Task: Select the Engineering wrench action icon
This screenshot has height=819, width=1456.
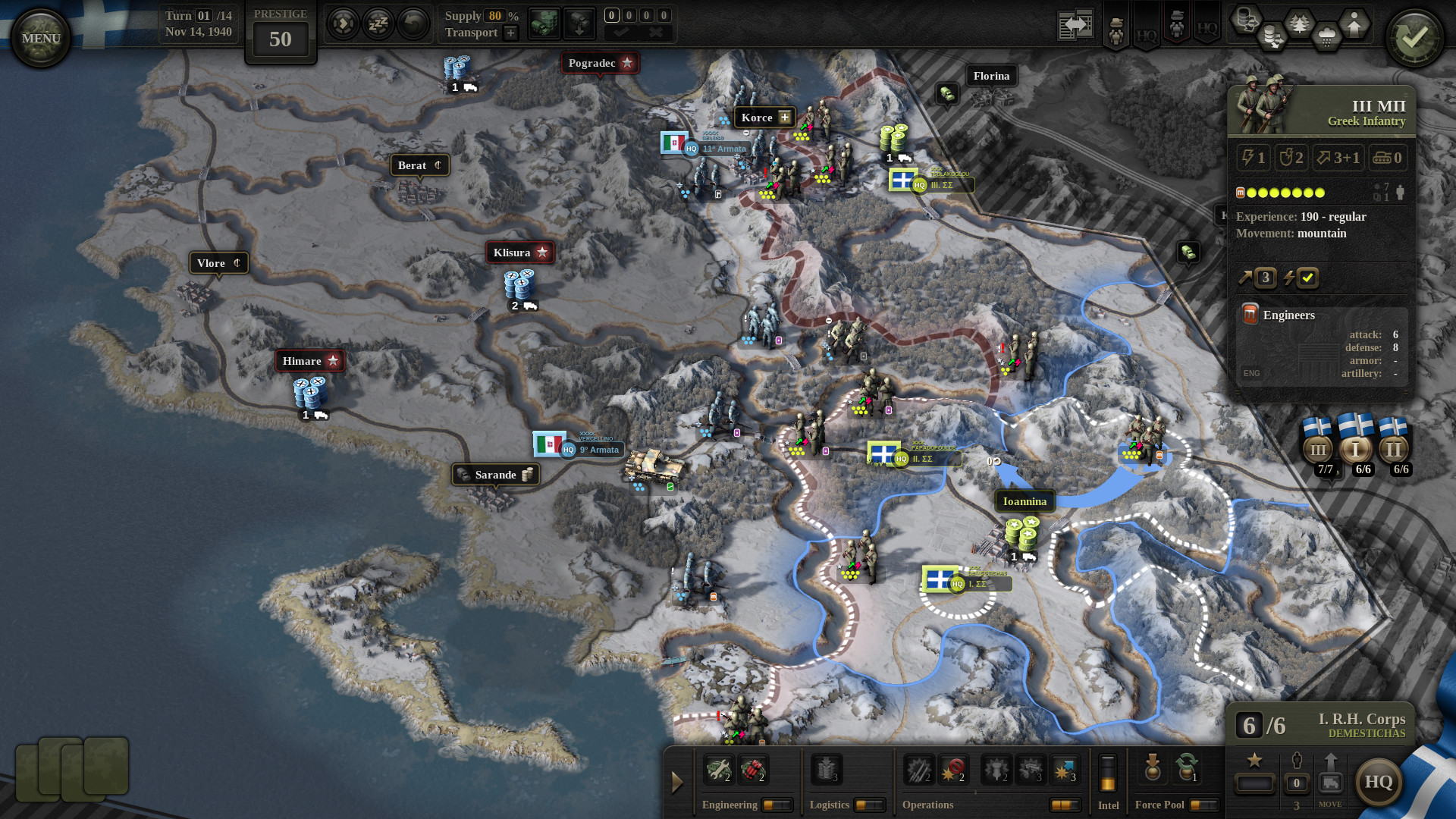Action: click(719, 770)
